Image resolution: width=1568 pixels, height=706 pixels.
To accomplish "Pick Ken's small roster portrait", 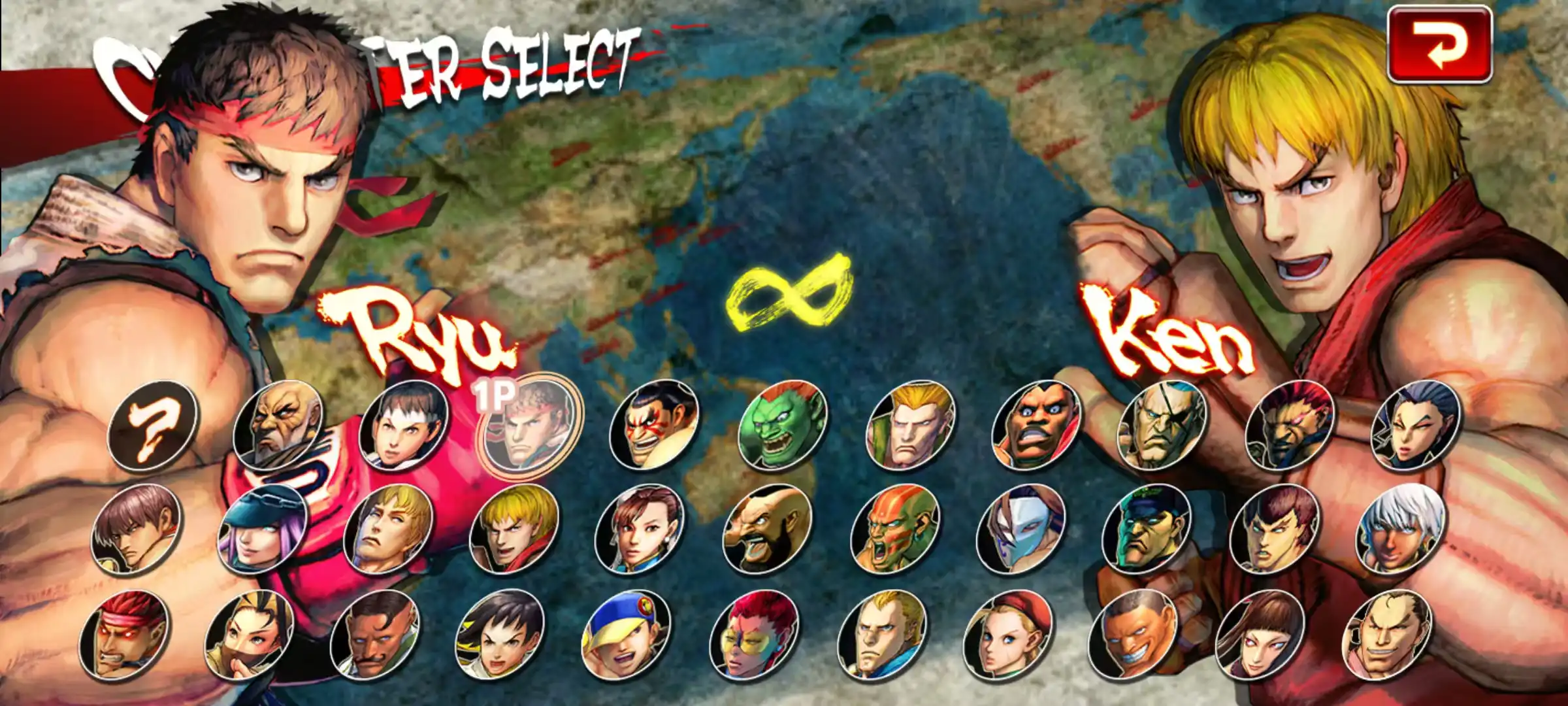I will 514,529.
